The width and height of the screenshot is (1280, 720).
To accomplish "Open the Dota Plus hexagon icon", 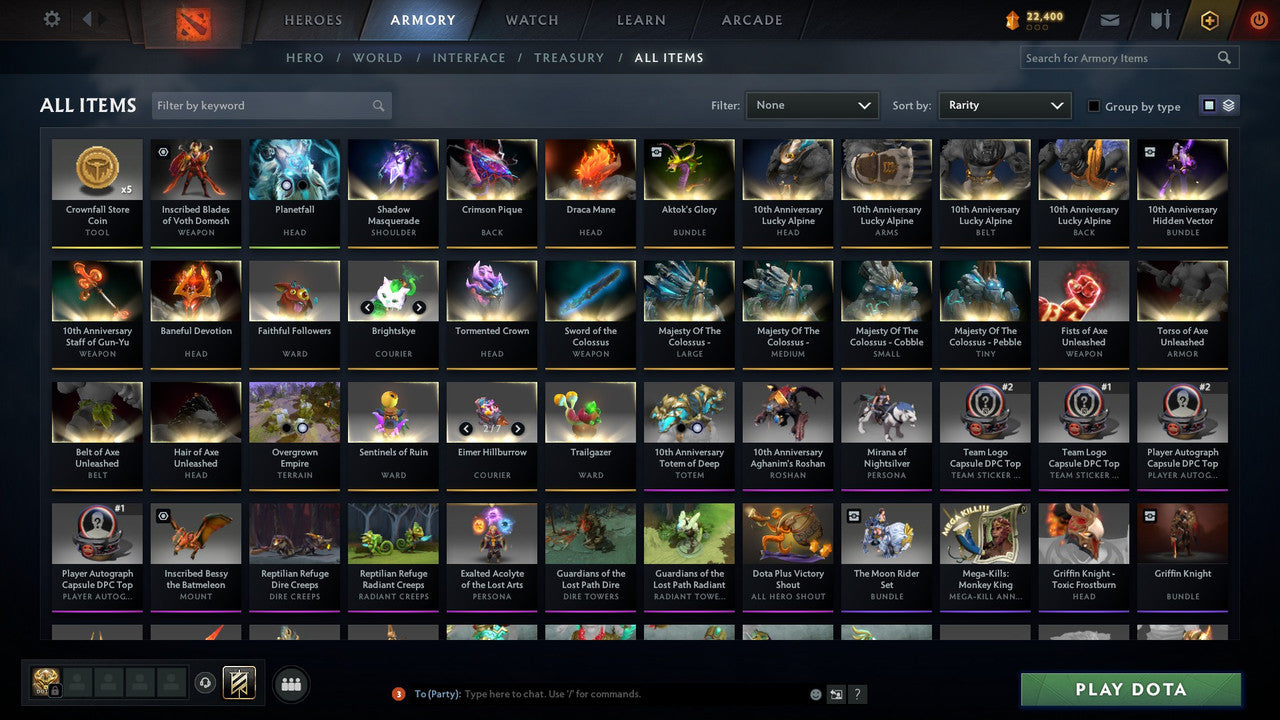I will click(x=1210, y=18).
